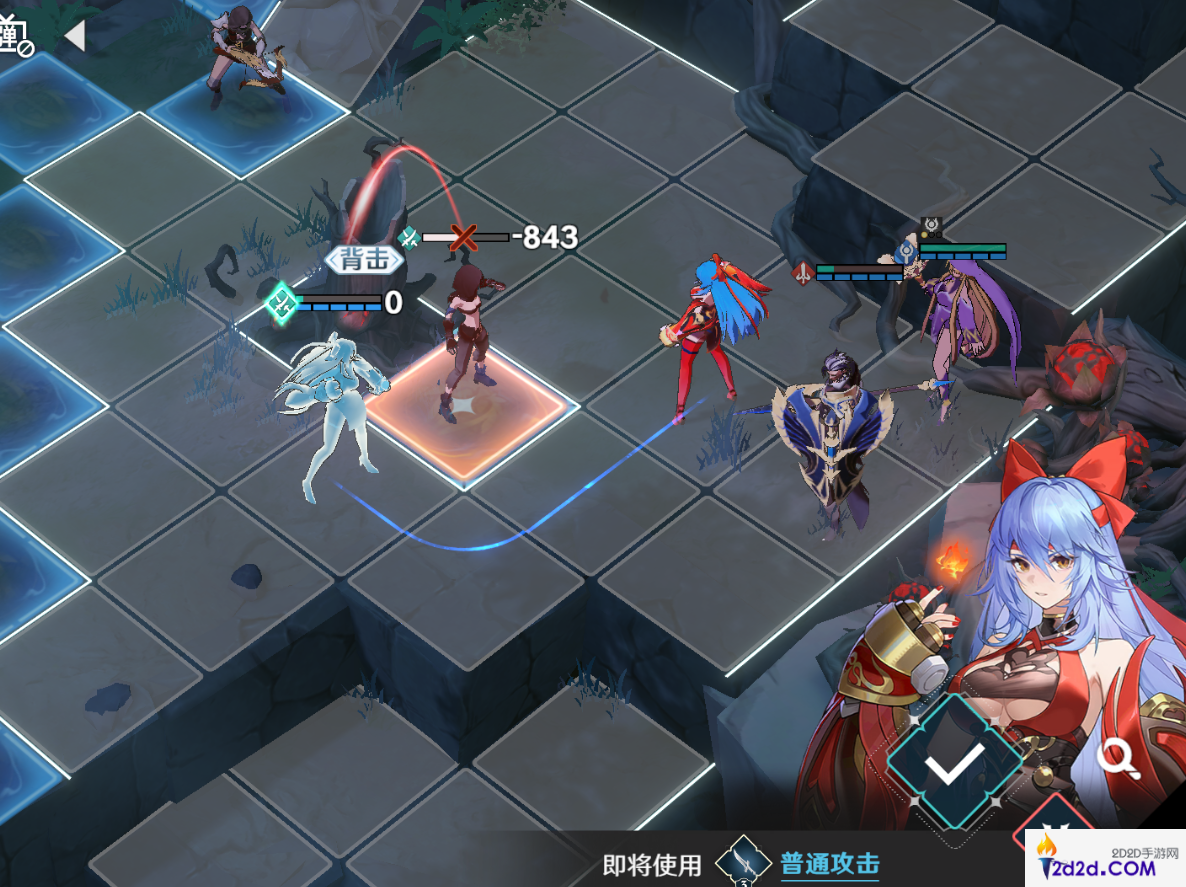
Task: Collapse the panel with the white left arrow
Action: pyautogui.click(x=74, y=36)
